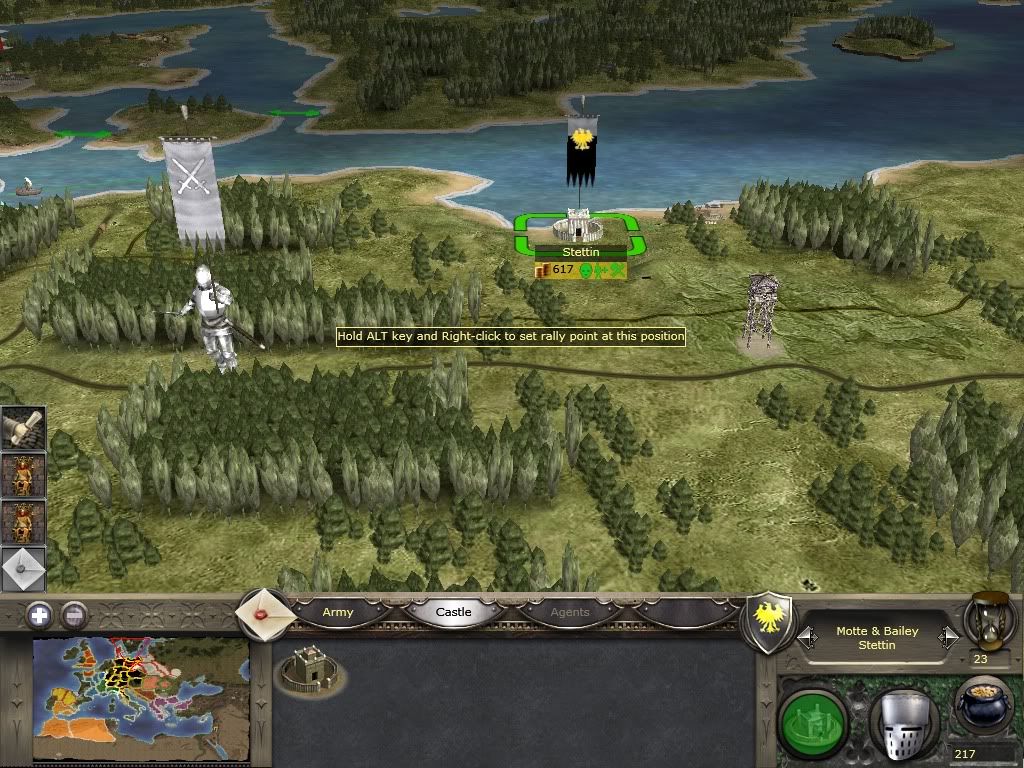Image resolution: width=1024 pixels, height=768 pixels.
Task: Open the sealed letter missions scroll
Action: (x=264, y=613)
